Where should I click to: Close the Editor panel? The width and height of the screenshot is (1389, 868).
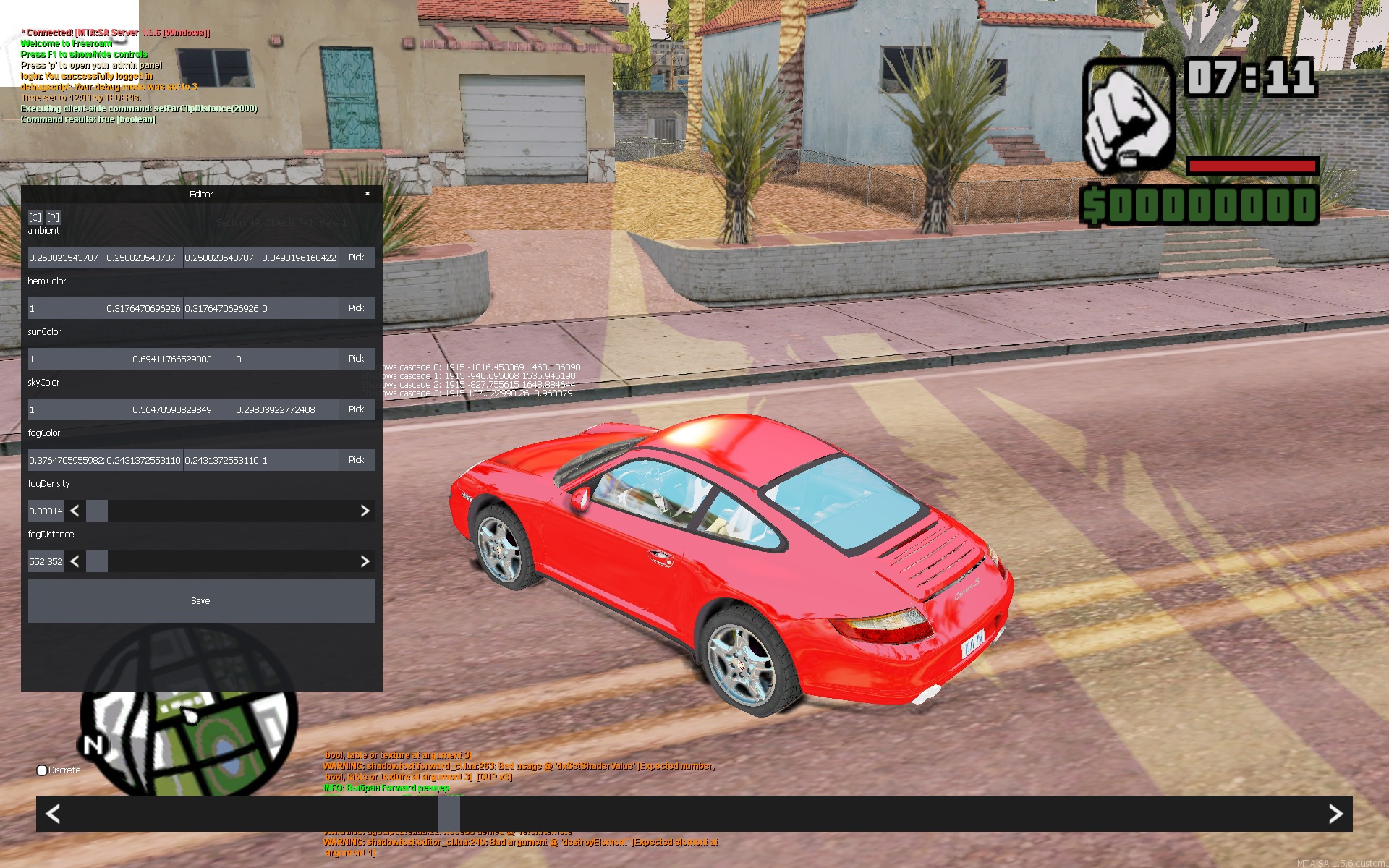368,194
